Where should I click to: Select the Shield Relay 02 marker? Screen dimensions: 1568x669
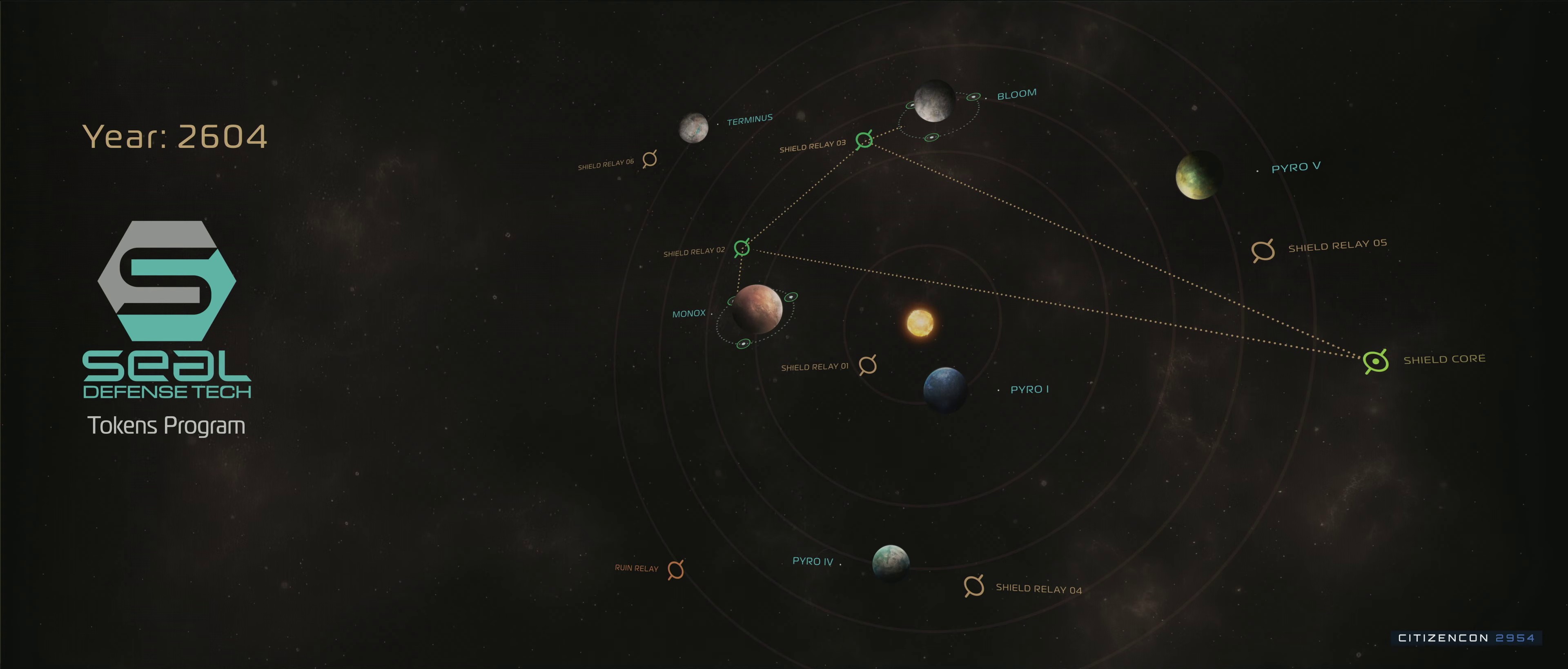point(742,248)
